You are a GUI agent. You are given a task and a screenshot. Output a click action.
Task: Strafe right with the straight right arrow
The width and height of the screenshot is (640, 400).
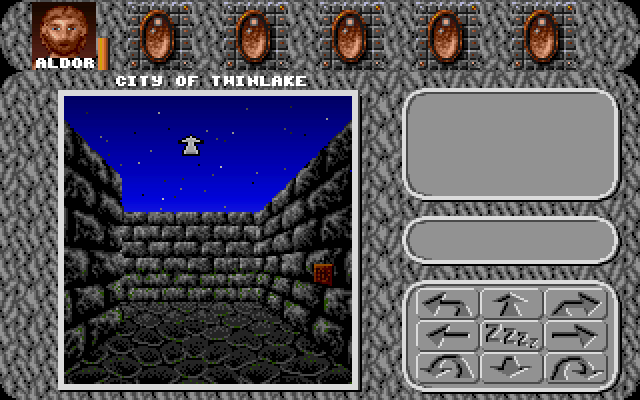pyautogui.click(x=576, y=335)
